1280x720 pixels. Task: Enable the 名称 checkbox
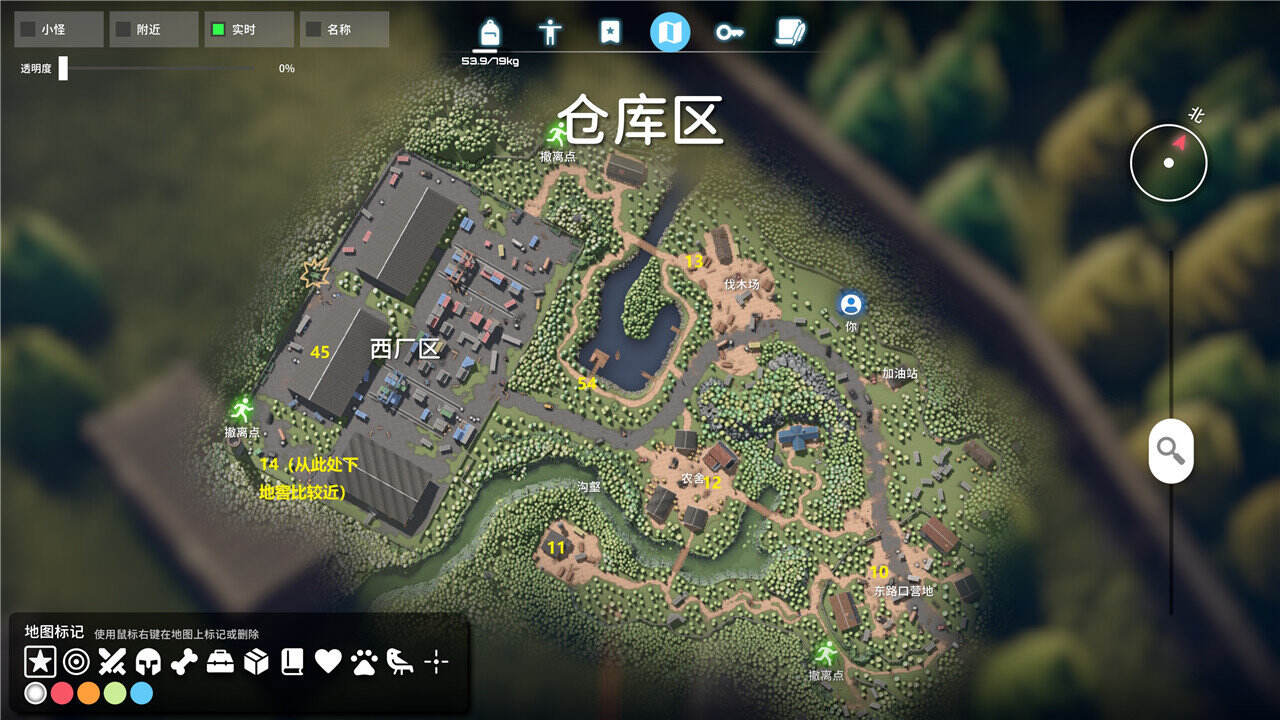[313, 30]
